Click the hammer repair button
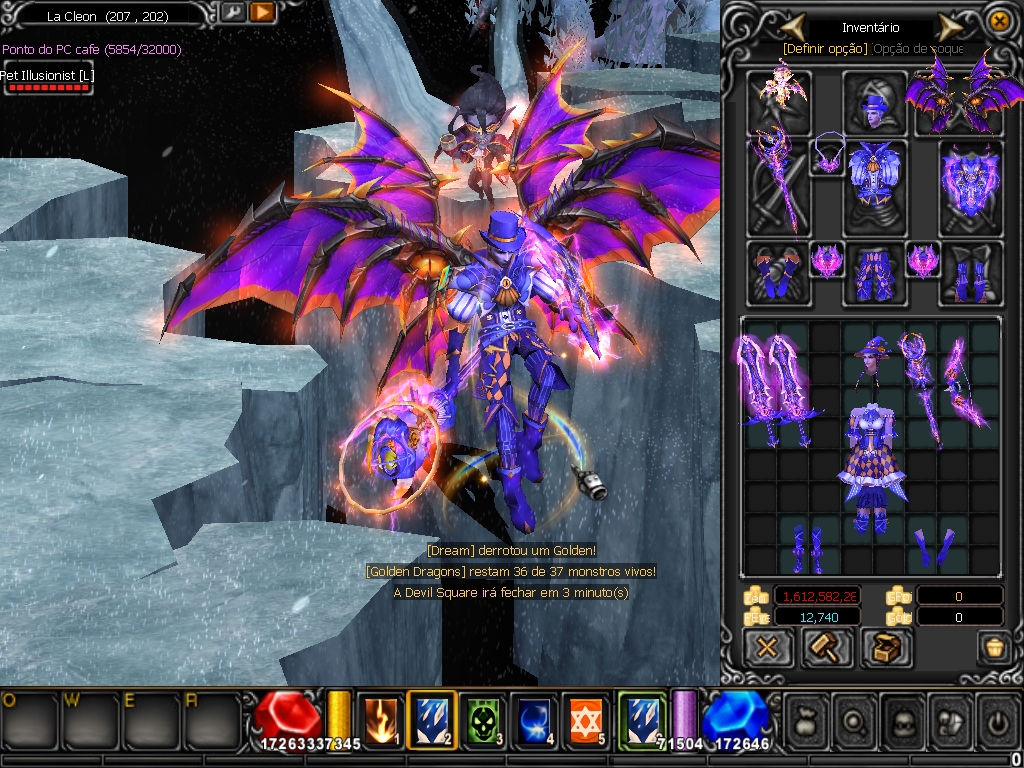 point(827,648)
